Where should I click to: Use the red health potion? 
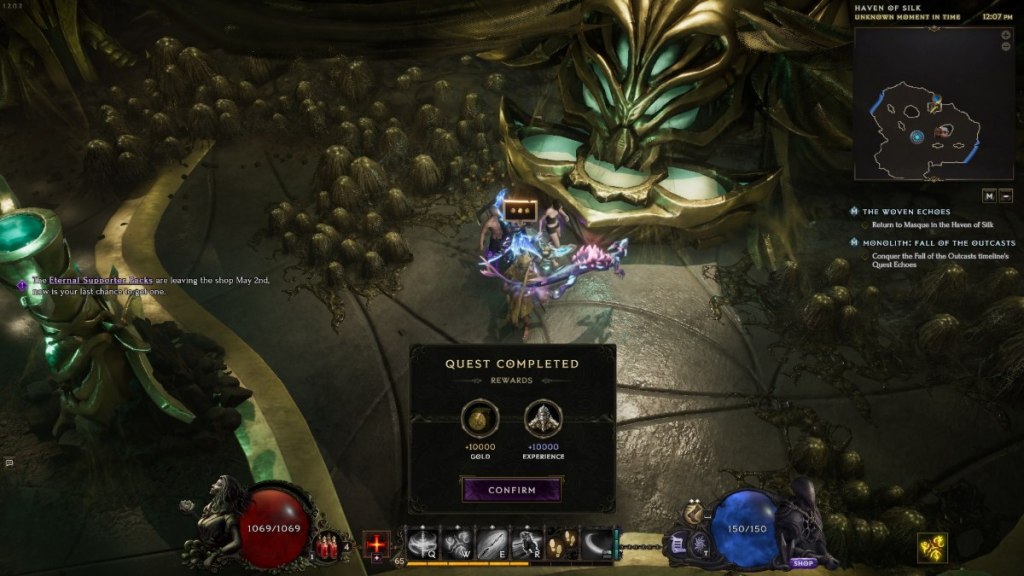pos(325,546)
